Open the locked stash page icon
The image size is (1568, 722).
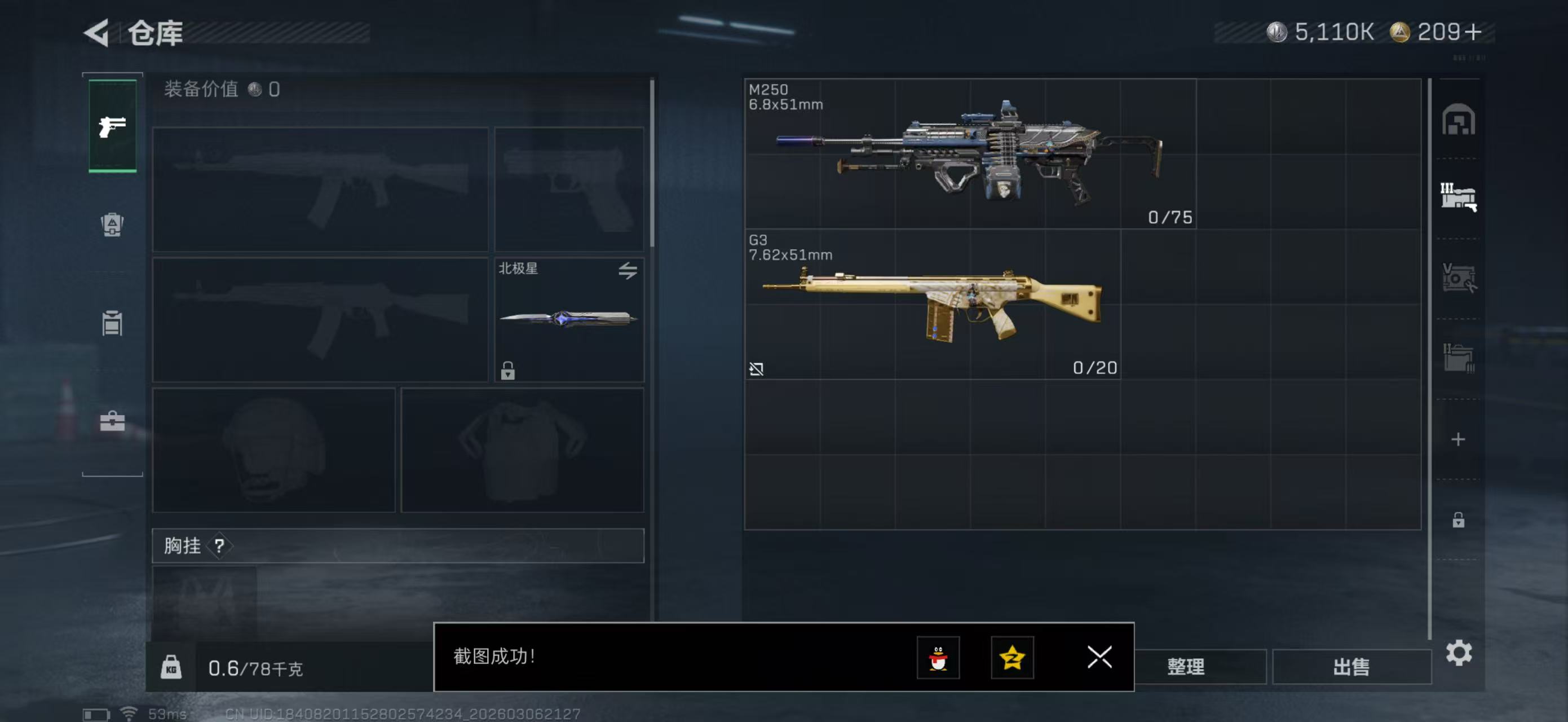tap(1458, 521)
